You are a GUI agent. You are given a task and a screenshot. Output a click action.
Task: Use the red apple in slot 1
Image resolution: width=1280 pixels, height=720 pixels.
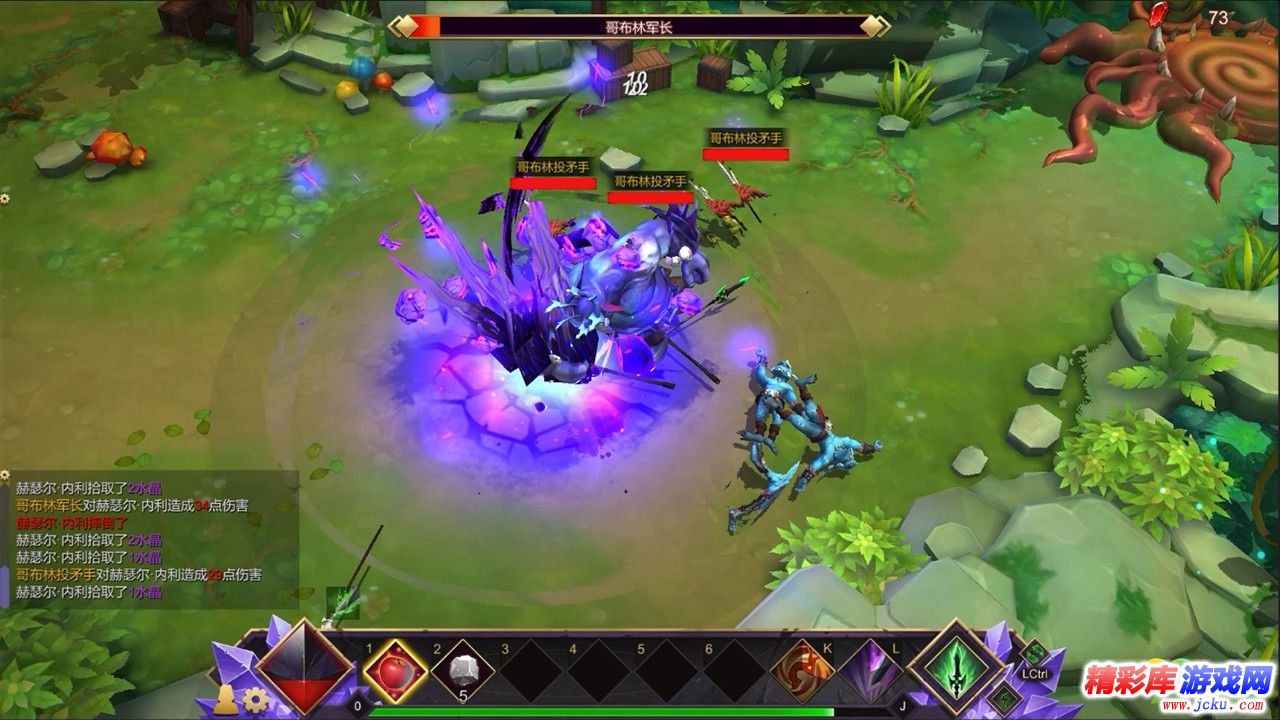click(395, 669)
